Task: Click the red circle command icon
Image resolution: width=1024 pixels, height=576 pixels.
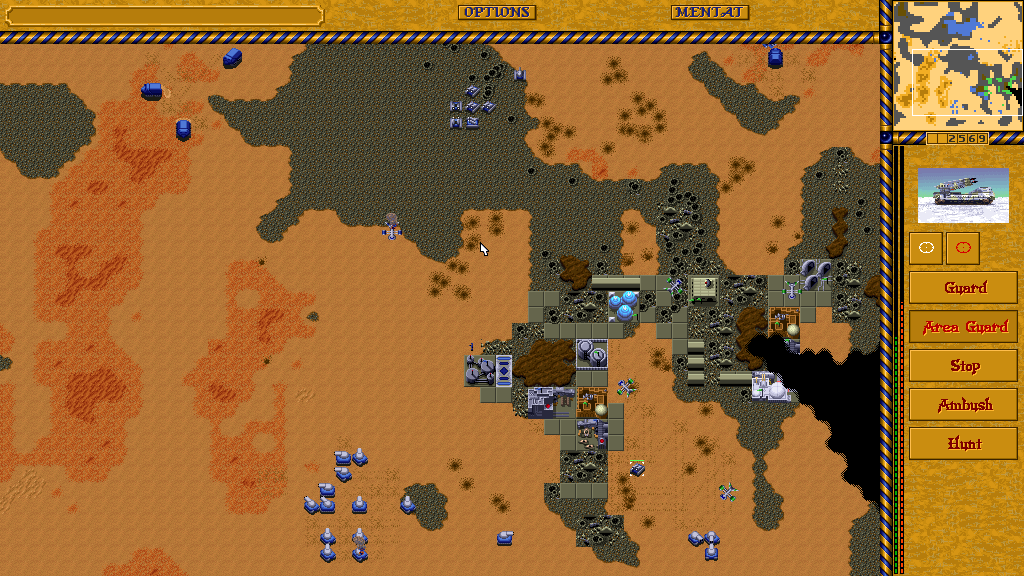Action: pyautogui.click(x=963, y=248)
